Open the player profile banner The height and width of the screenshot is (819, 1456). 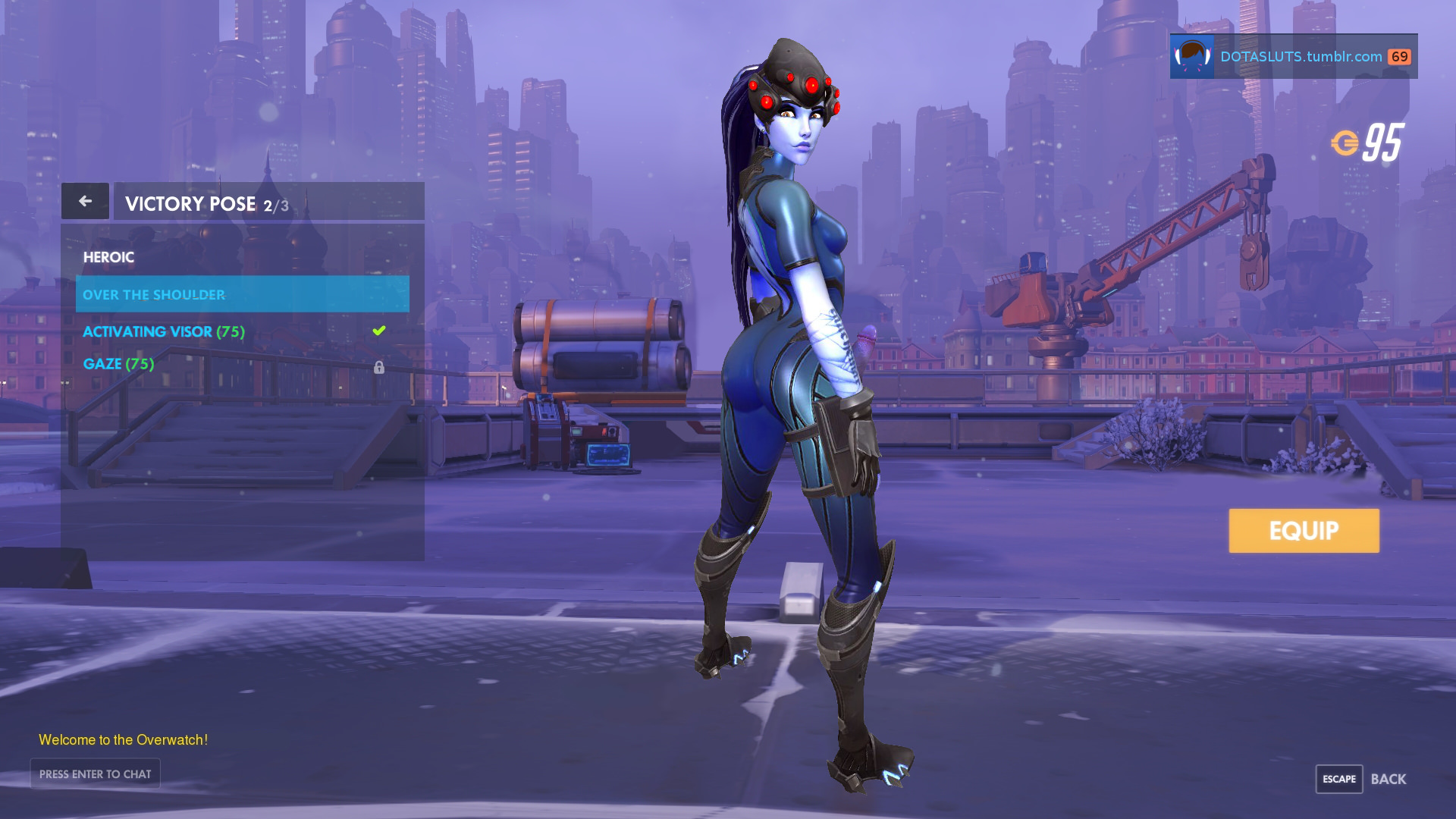click(x=1293, y=56)
